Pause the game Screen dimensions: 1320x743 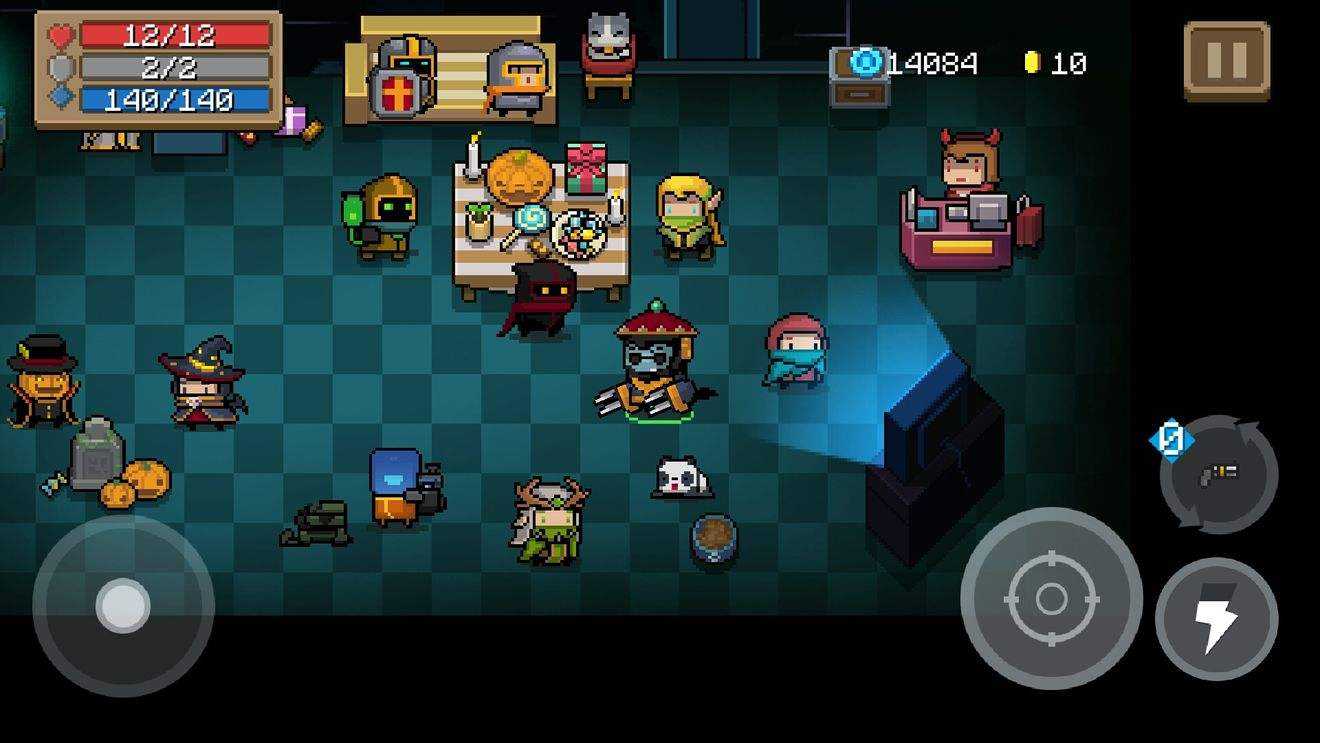pyautogui.click(x=1226, y=61)
